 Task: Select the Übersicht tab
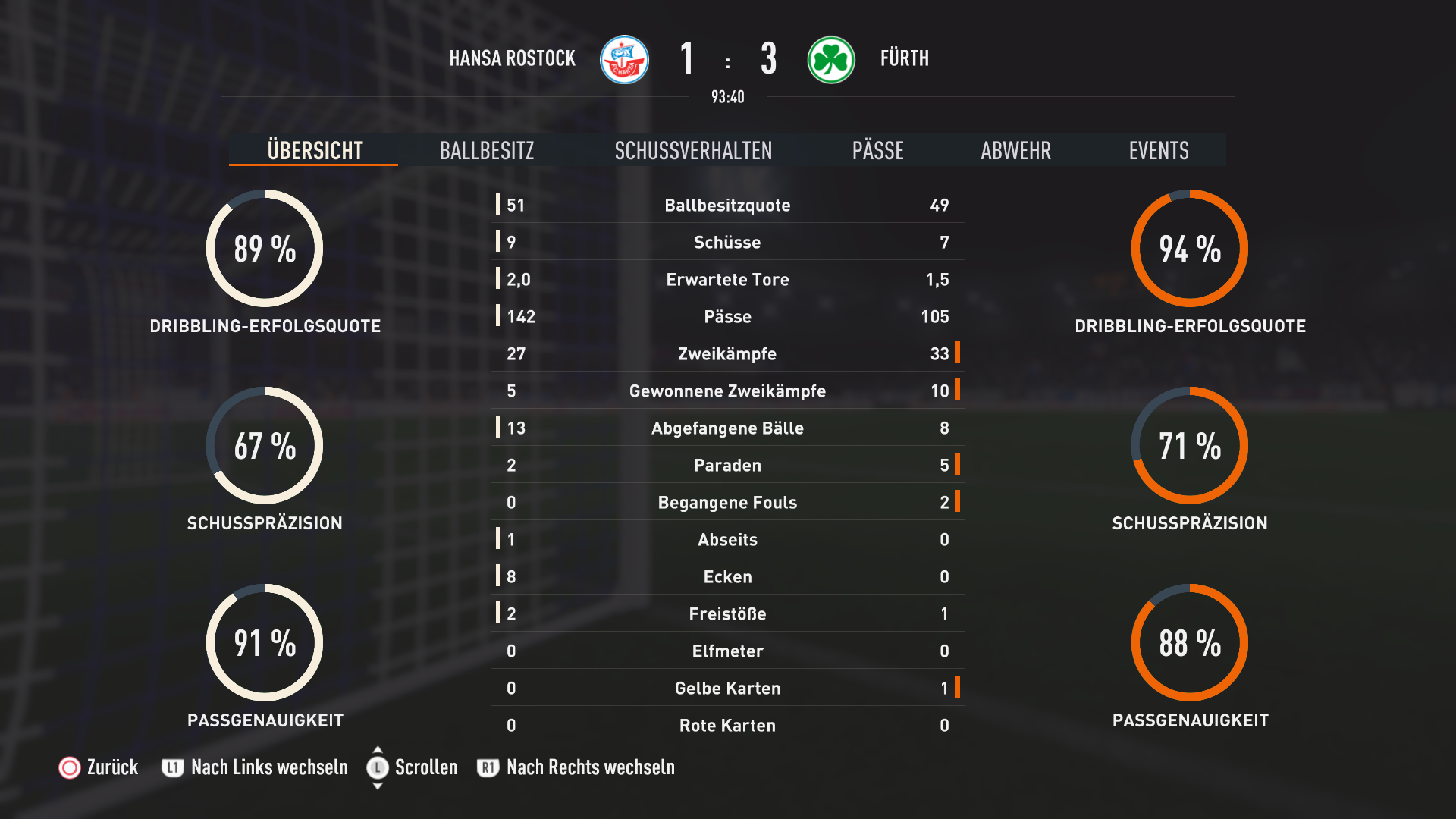pos(315,151)
